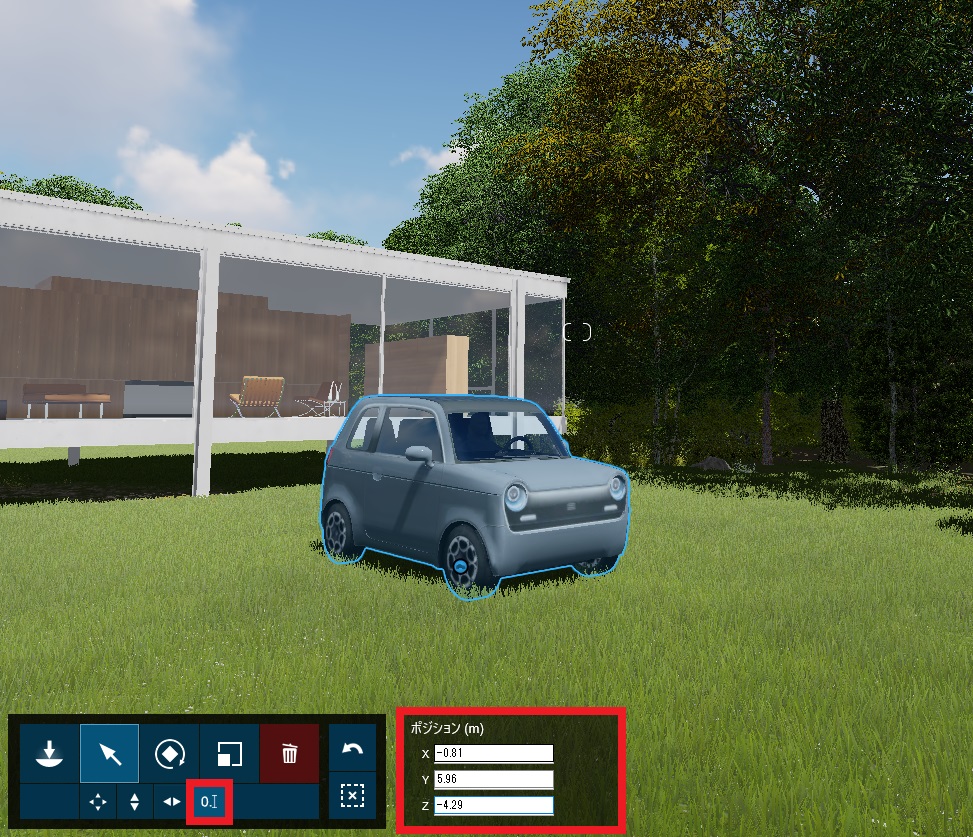This screenshot has width=973, height=837.
Task: Delete object with the trash can button
Action: (289, 753)
